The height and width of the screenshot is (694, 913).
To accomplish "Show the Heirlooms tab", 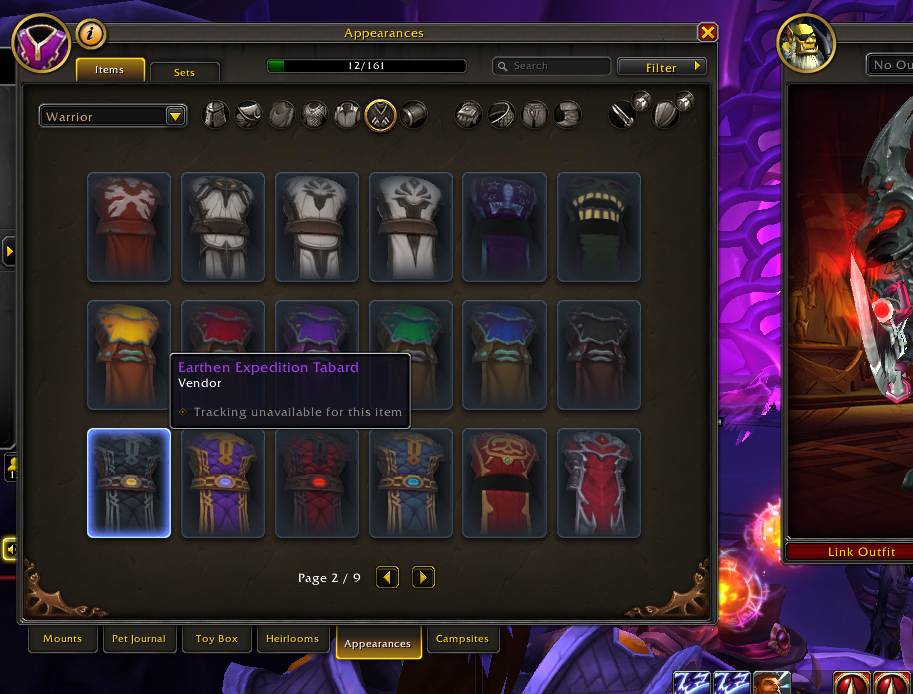I will point(292,638).
